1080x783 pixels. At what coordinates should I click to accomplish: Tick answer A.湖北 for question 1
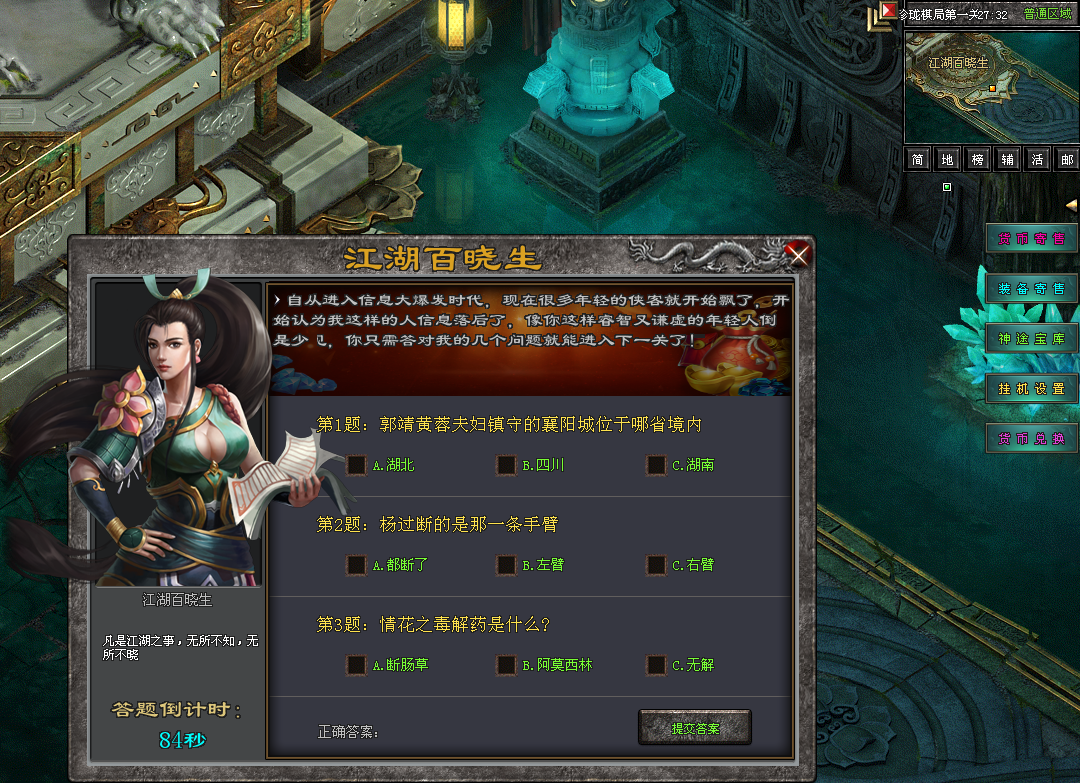point(356,465)
